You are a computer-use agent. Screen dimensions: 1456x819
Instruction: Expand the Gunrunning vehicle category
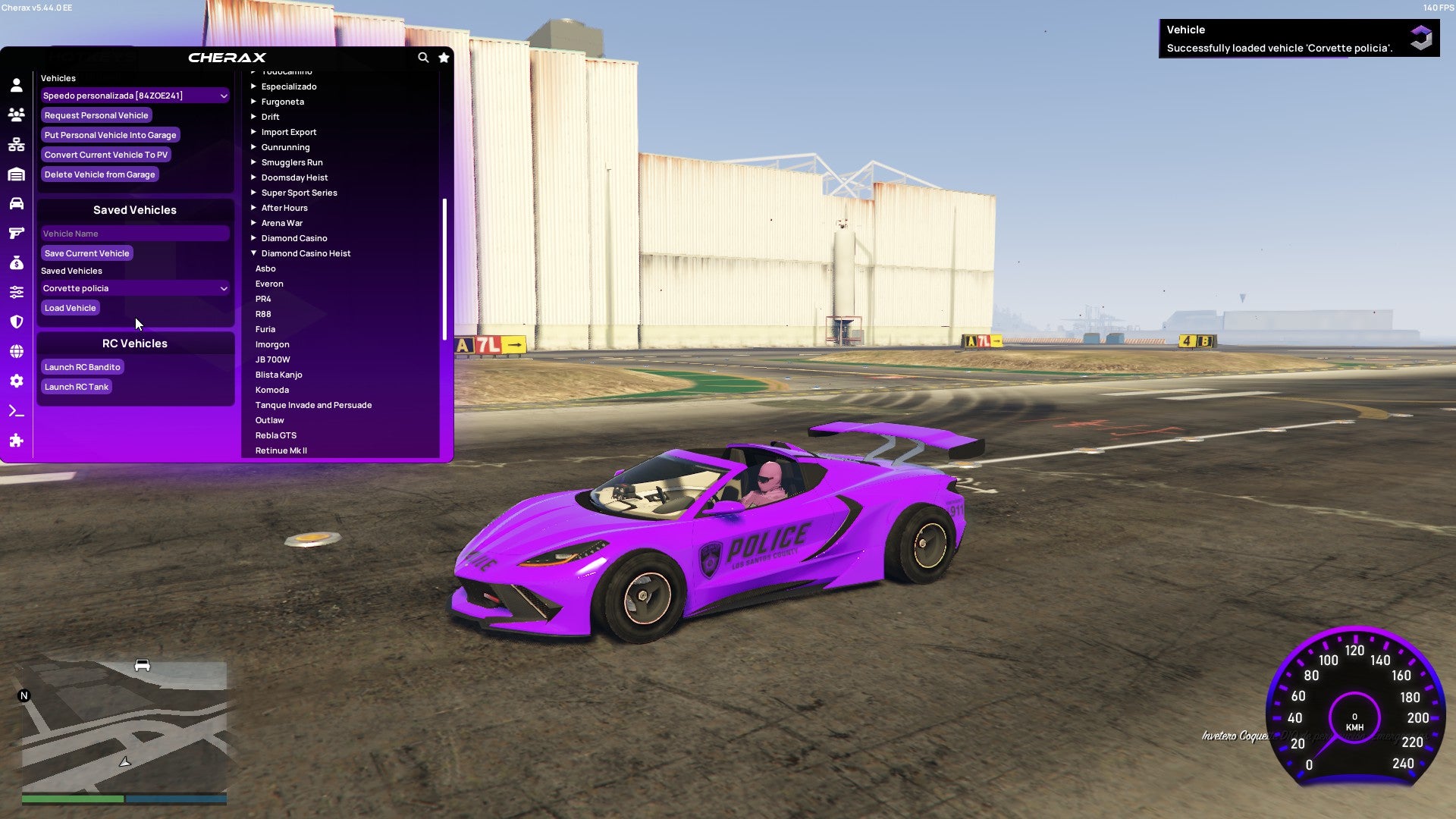tap(286, 146)
